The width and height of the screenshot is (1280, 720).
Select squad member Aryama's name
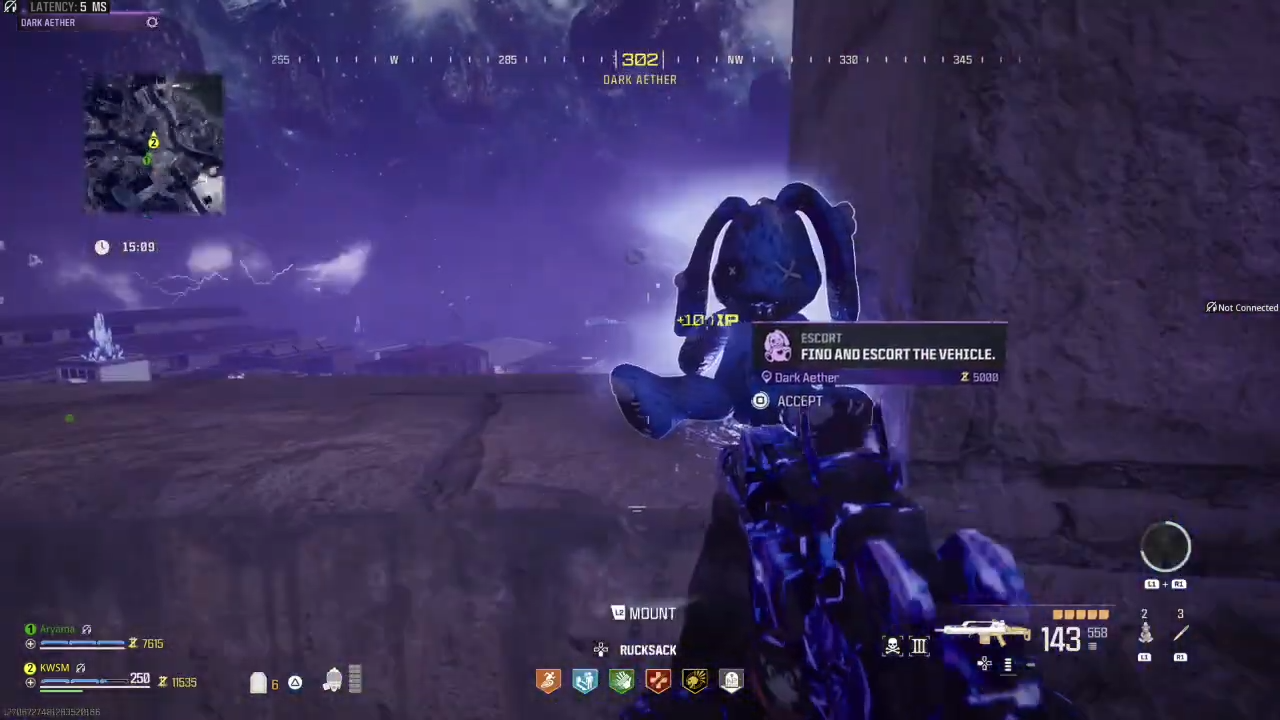(57, 629)
